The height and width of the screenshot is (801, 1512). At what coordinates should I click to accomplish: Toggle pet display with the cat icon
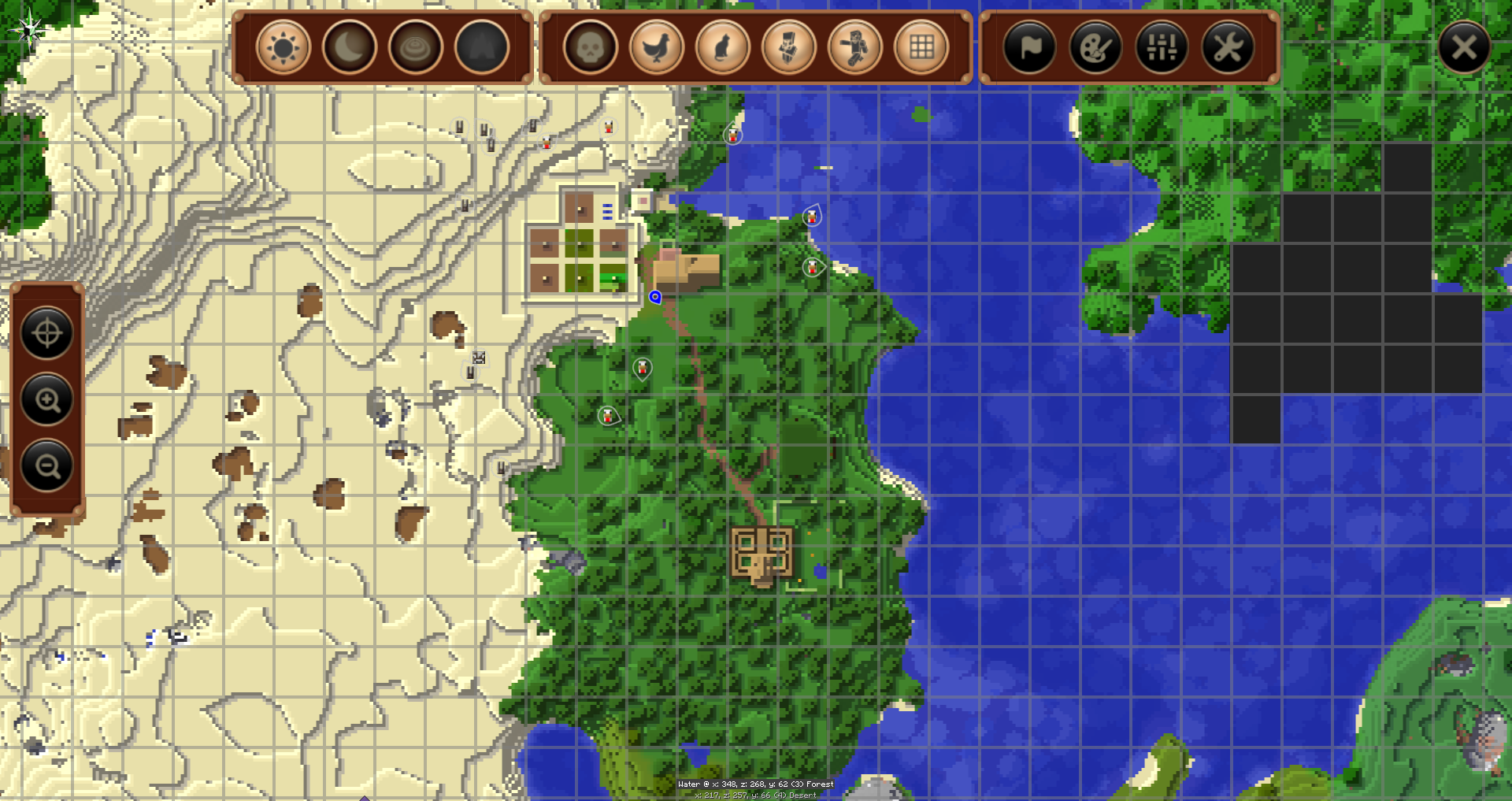[722, 48]
